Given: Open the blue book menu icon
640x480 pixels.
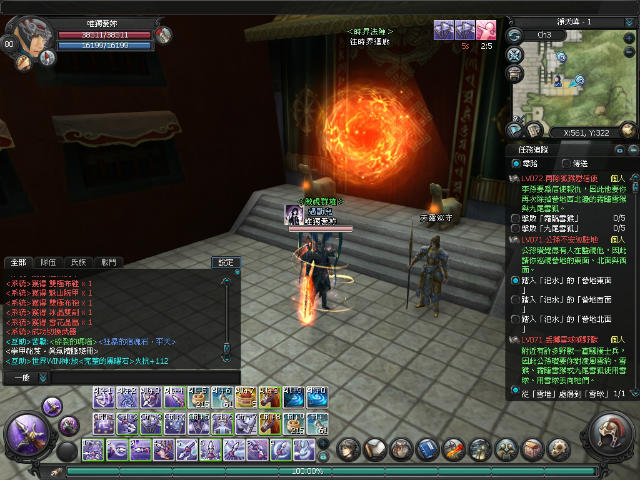Looking at the screenshot, I should point(426,448).
